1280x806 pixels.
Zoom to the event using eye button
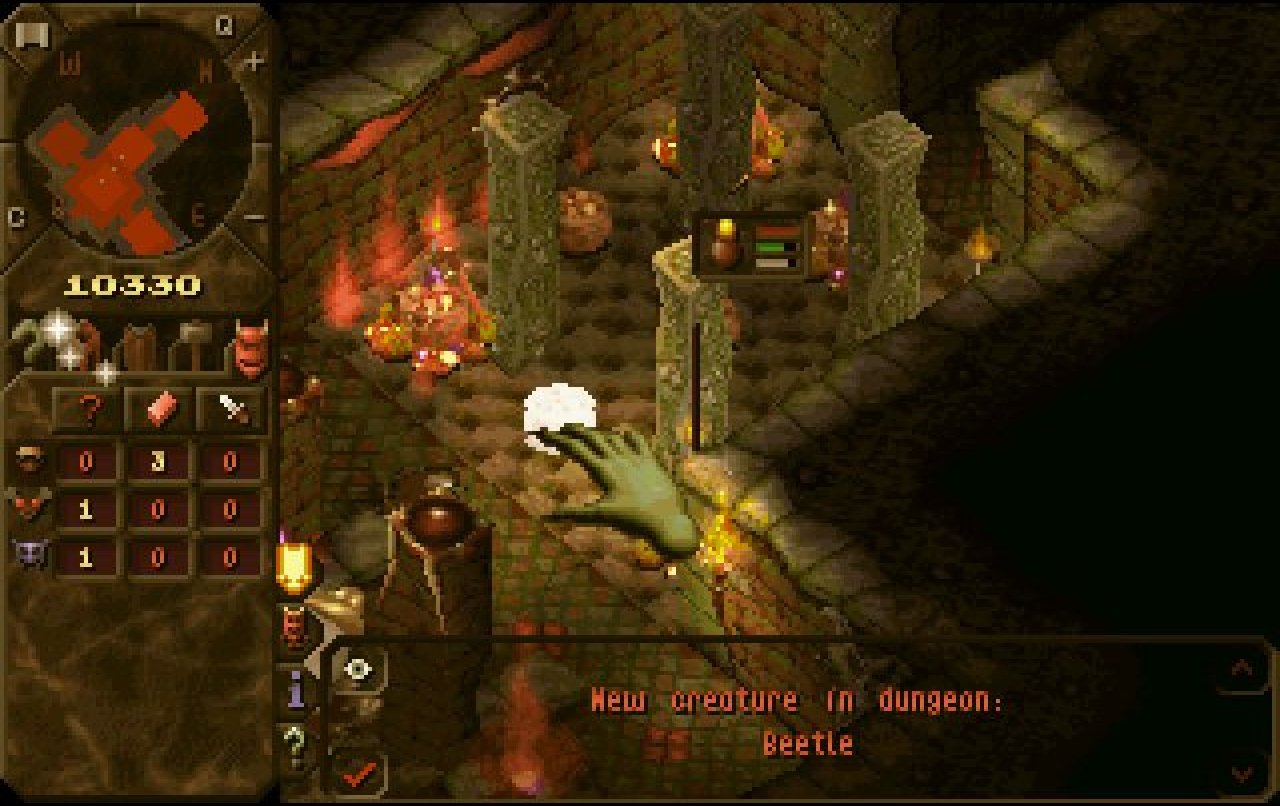[357, 669]
